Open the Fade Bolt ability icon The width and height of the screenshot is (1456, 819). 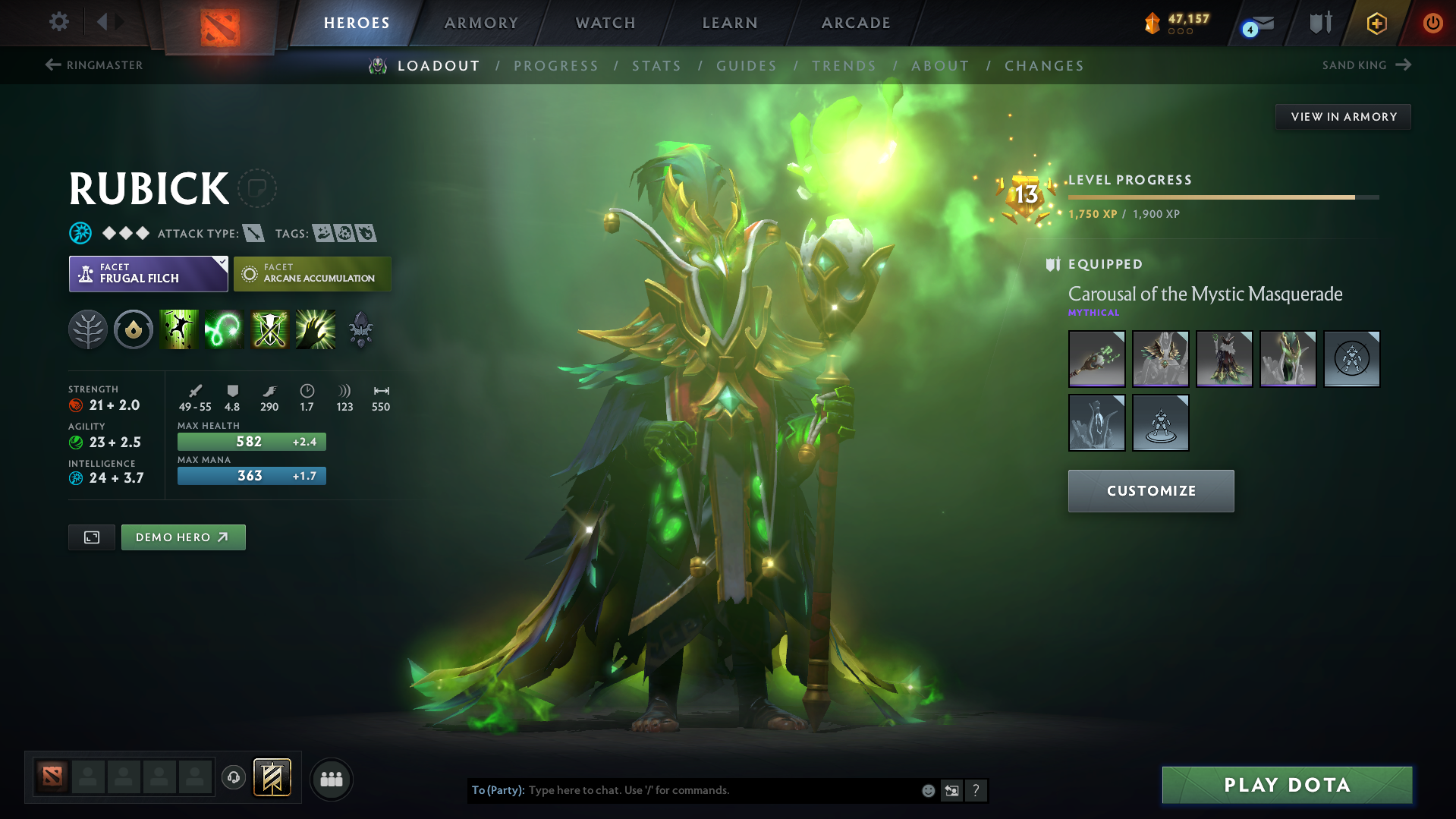click(x=224, y=329)
